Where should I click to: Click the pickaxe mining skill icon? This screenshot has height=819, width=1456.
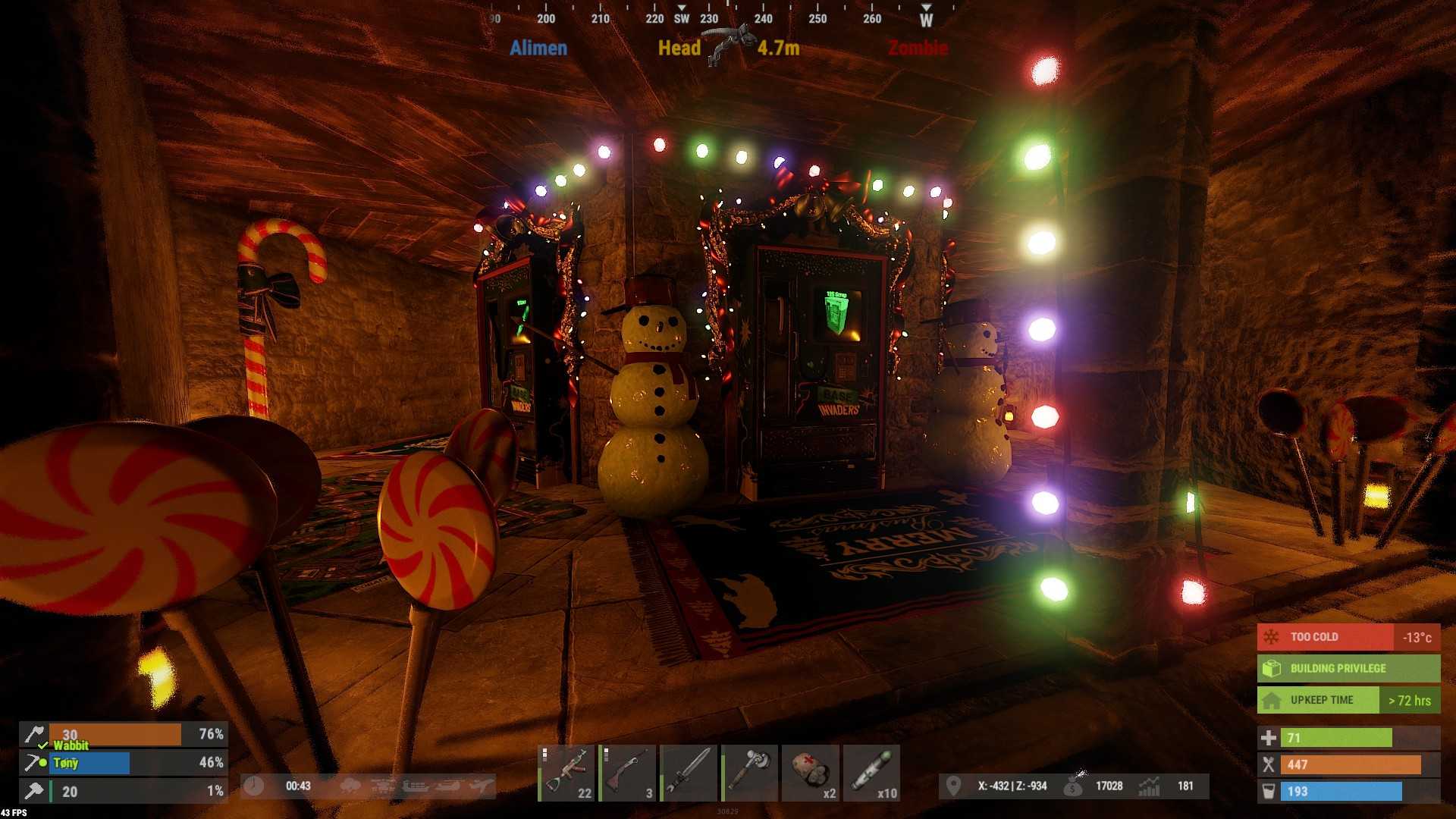33,762
